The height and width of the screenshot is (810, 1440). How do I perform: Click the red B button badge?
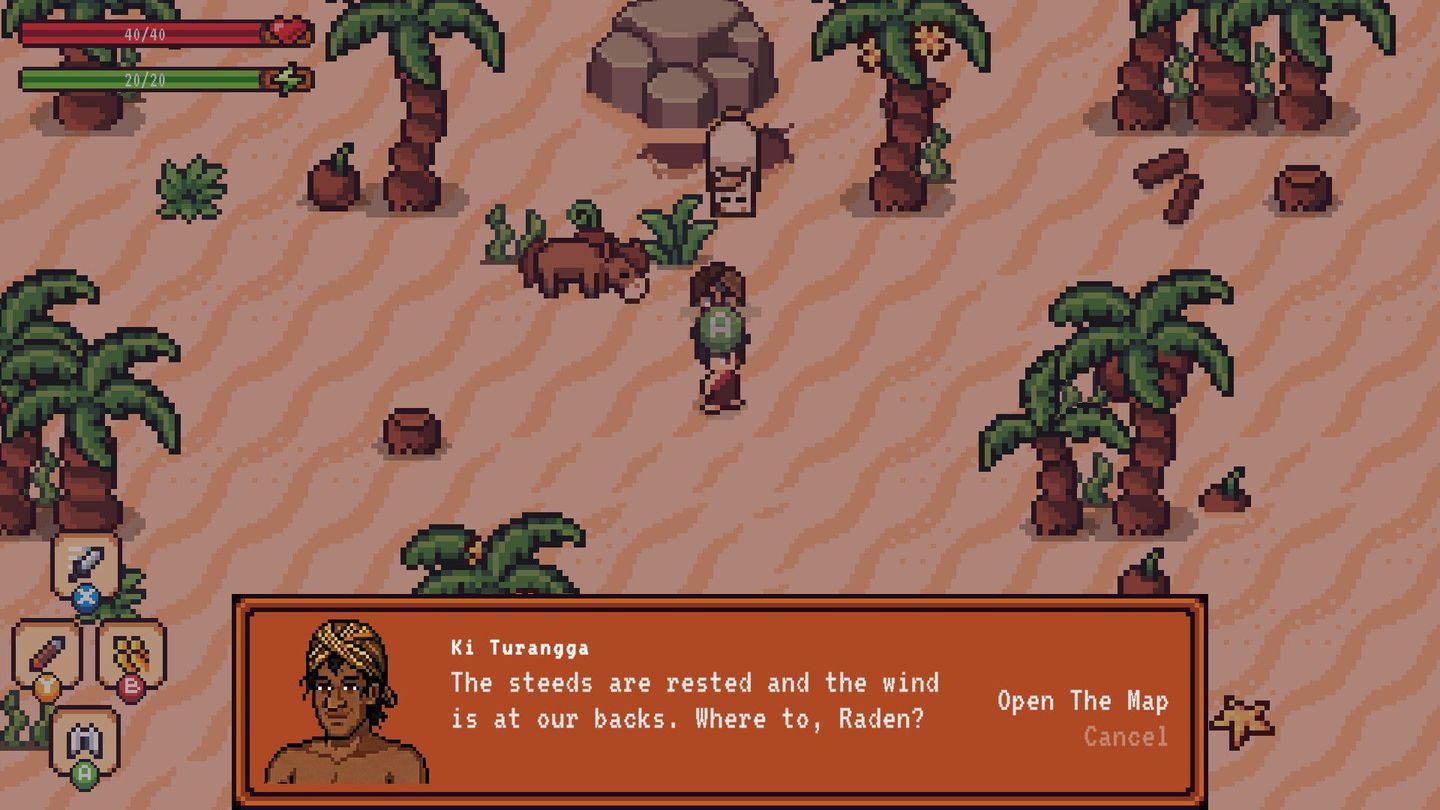(x=129, y=687)
